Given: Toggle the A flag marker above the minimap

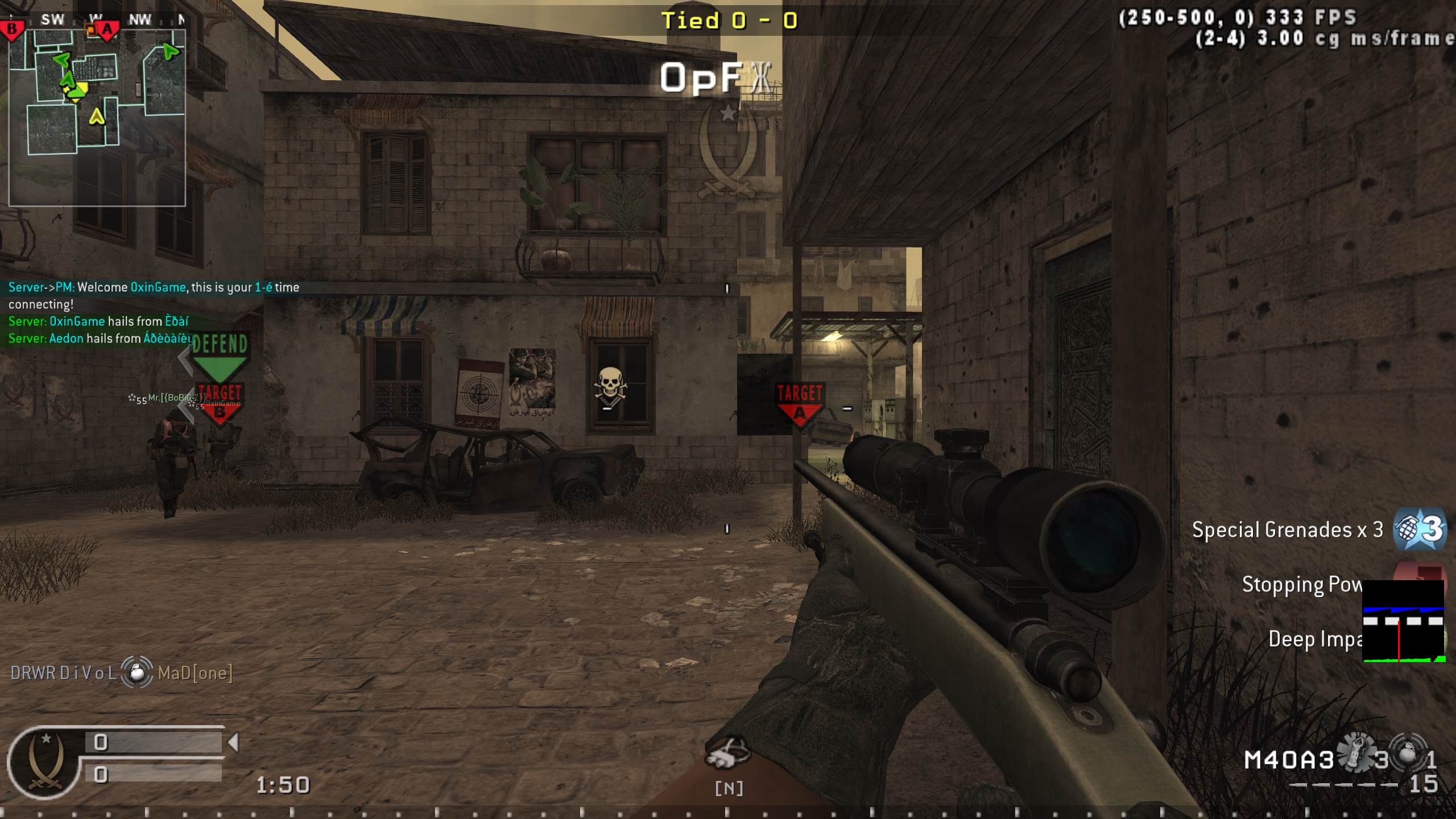Looking at the screenshot, I should (108, 27).
